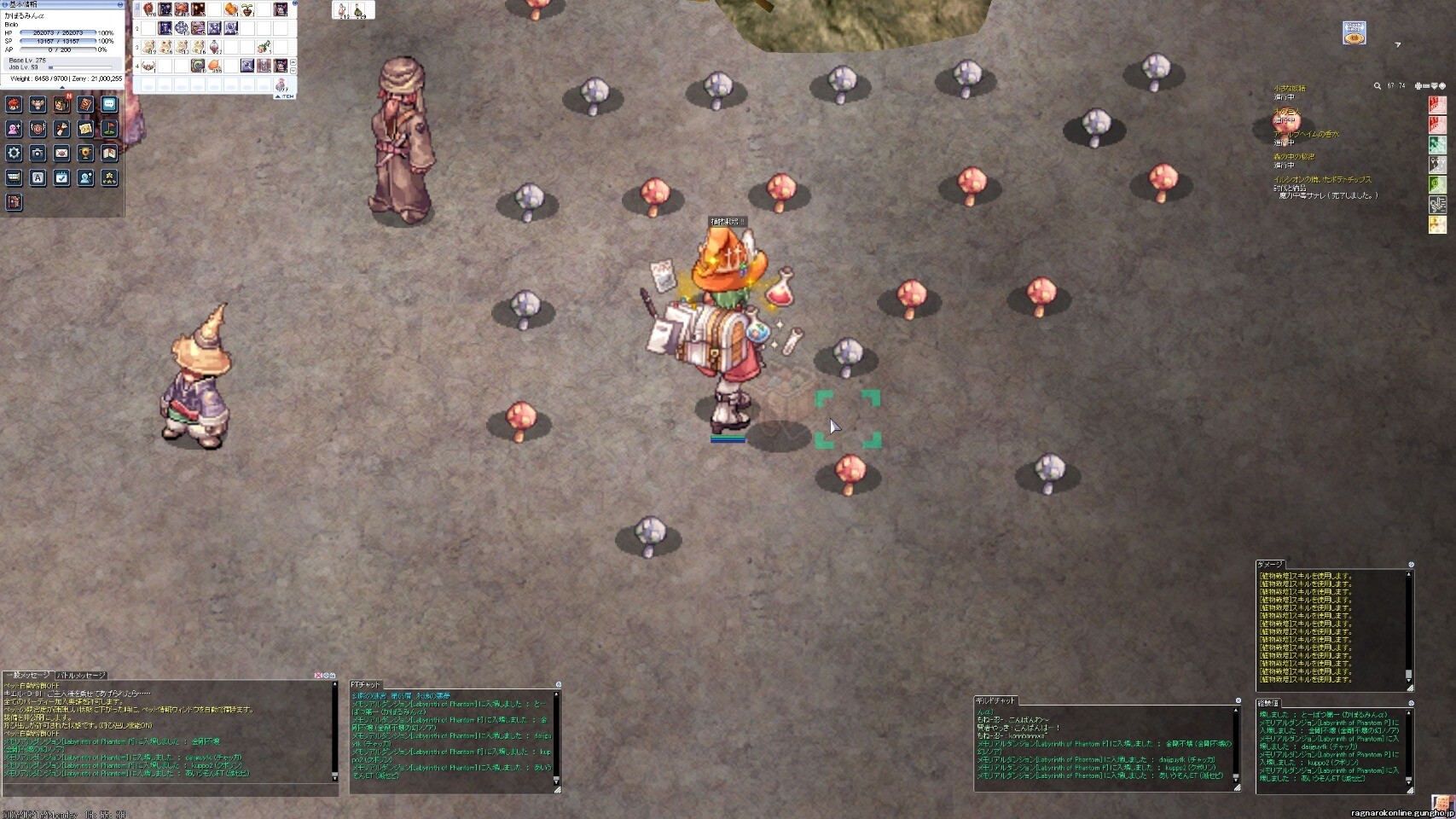Screen dimensions: 1456x819
Task: Open the calendar check icon
Action: [61, 177]
